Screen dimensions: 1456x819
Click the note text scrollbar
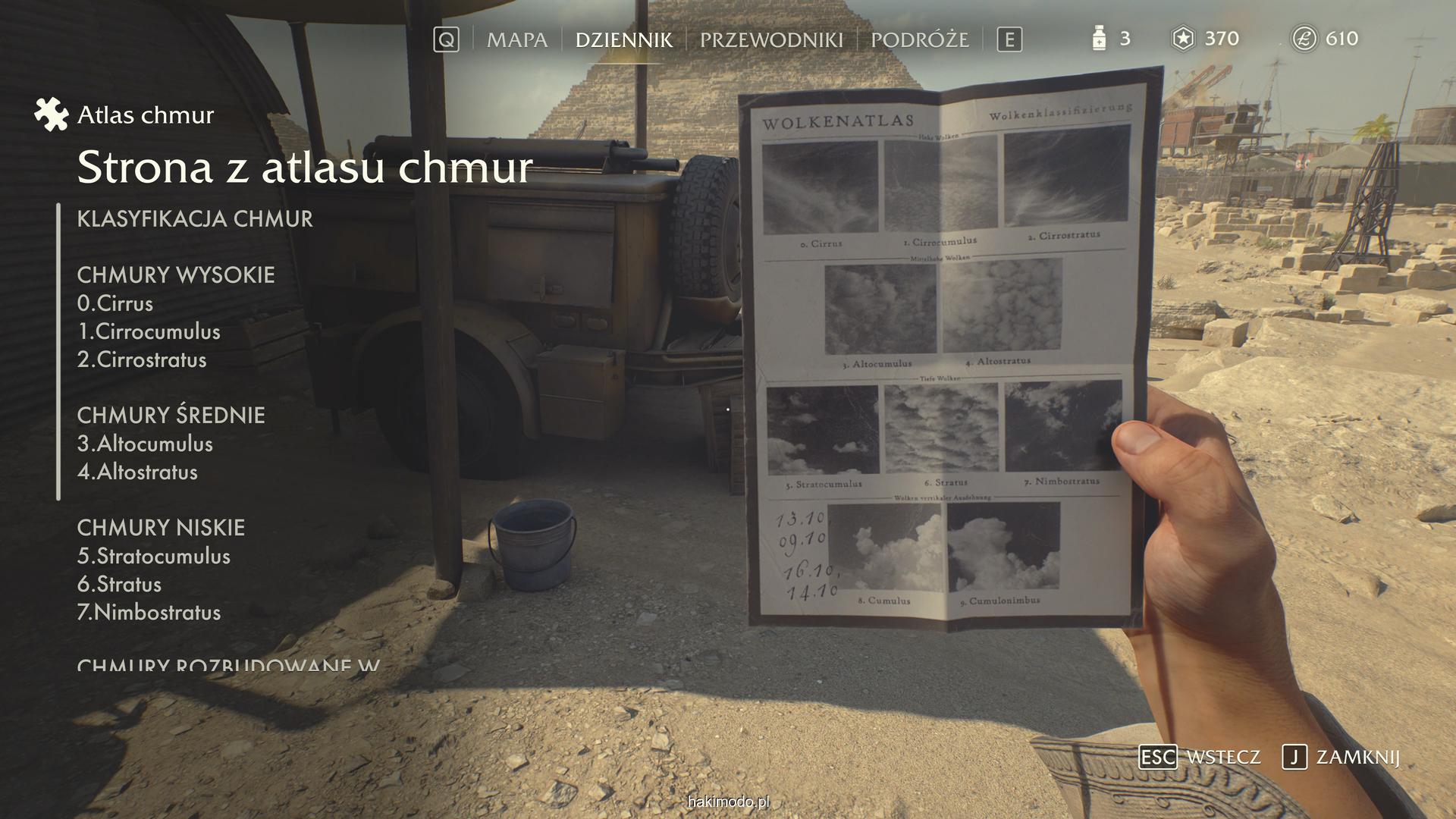point(58,352)
